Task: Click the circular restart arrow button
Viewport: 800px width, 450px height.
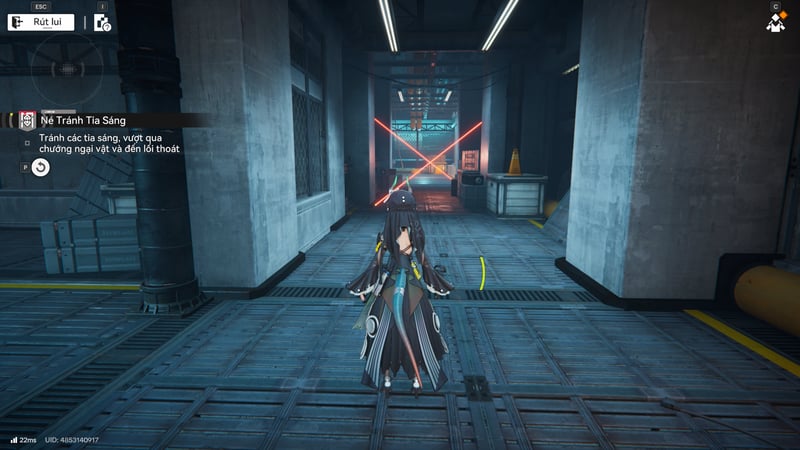Action: tap(40, 167)
